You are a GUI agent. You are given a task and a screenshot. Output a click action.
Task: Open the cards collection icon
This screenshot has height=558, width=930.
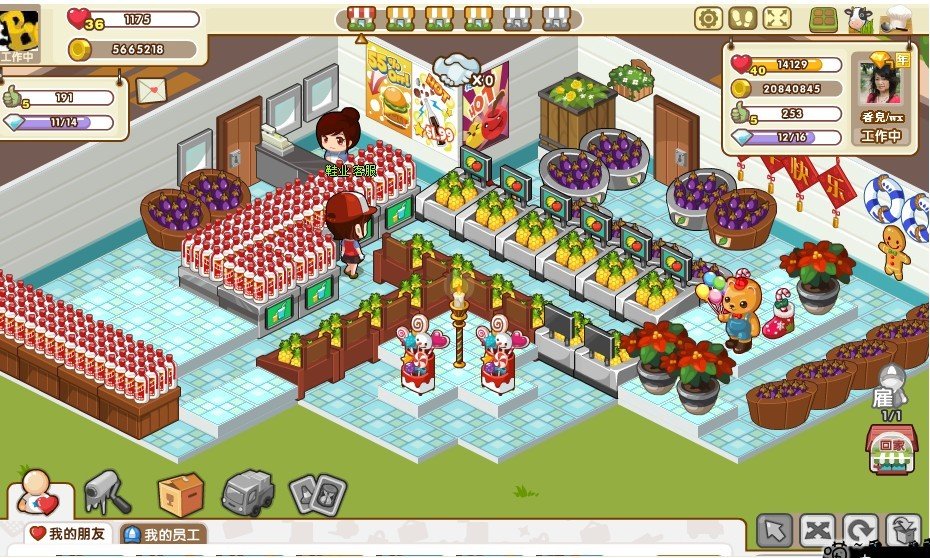click(317, 493)
